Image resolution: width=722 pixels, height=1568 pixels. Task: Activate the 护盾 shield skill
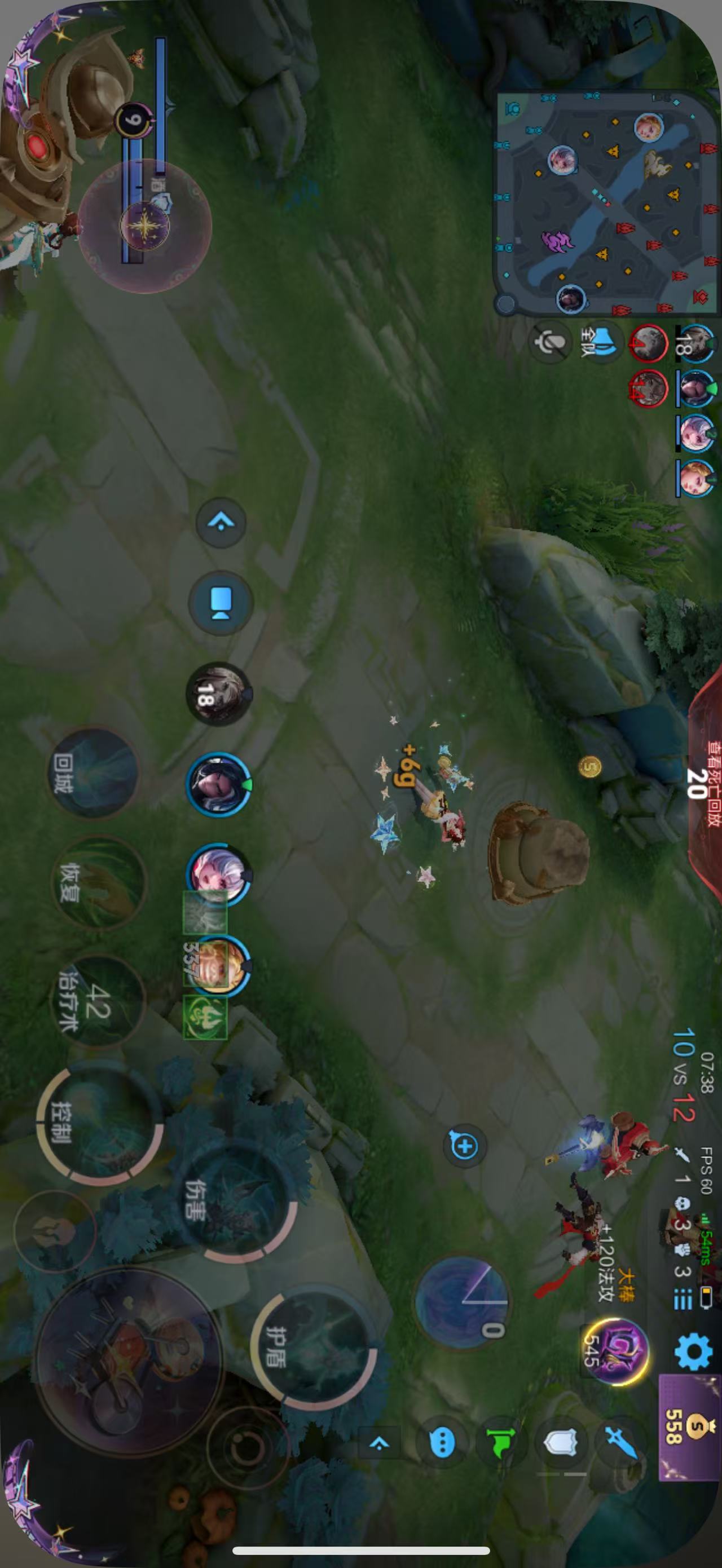click(314, 1346)
